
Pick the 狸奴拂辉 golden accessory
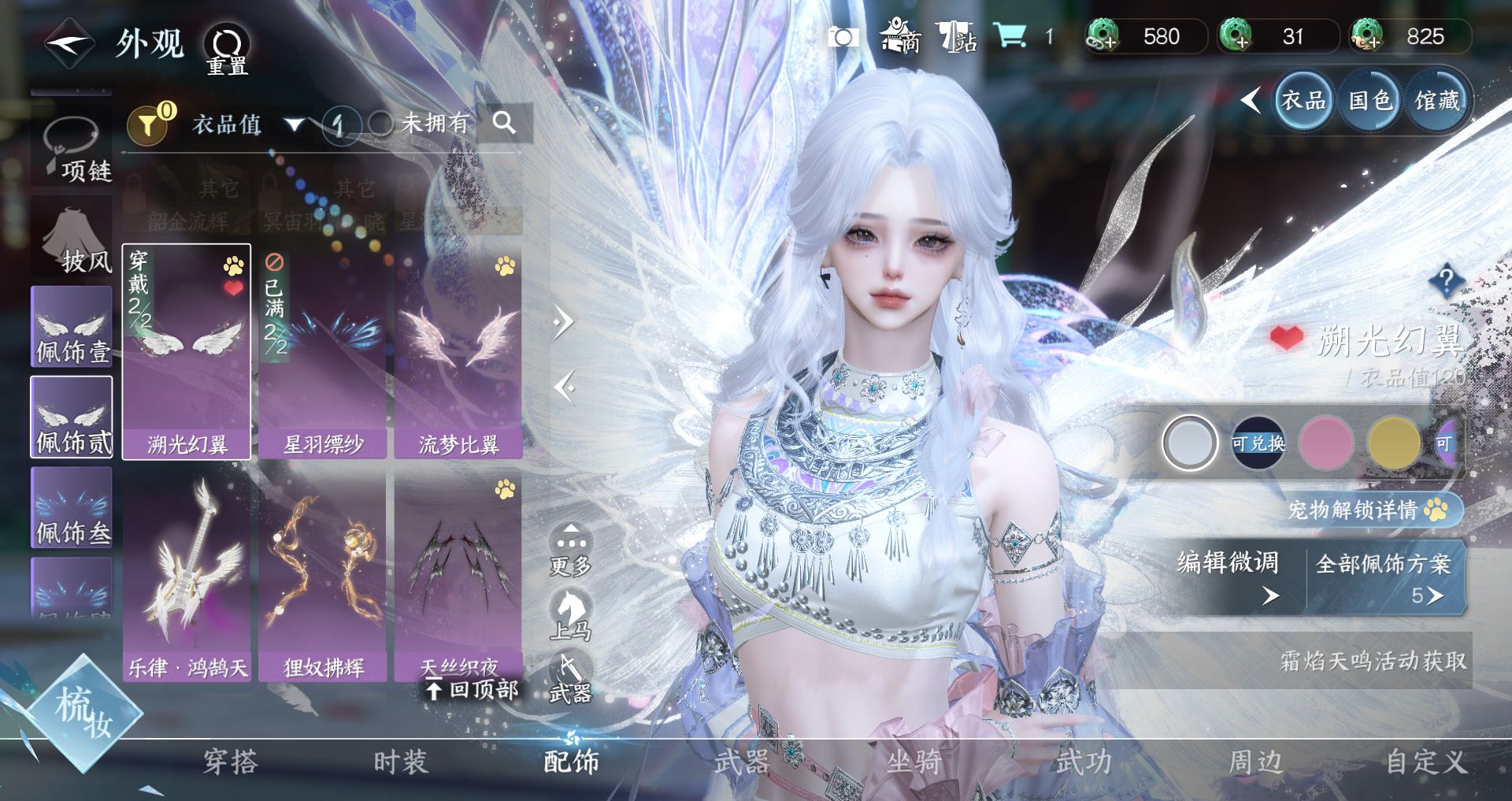(323, 577)
